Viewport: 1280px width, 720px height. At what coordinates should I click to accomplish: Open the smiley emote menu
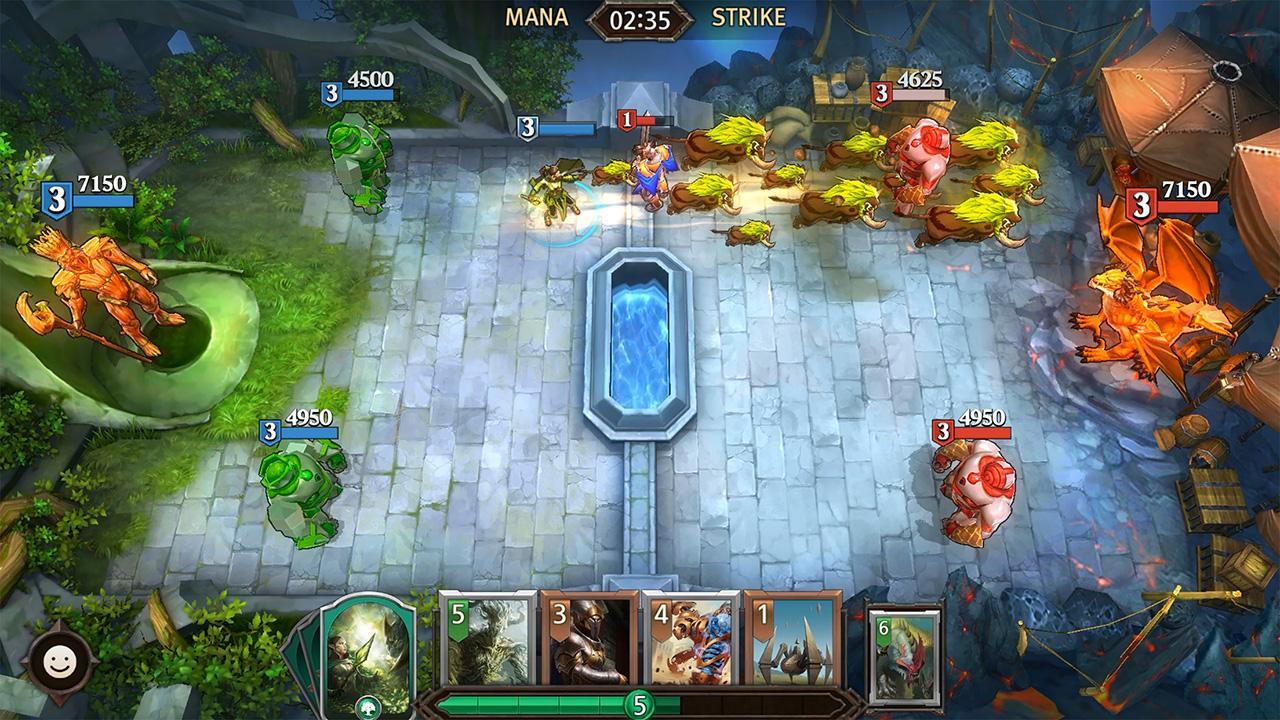tap(62, 658)
